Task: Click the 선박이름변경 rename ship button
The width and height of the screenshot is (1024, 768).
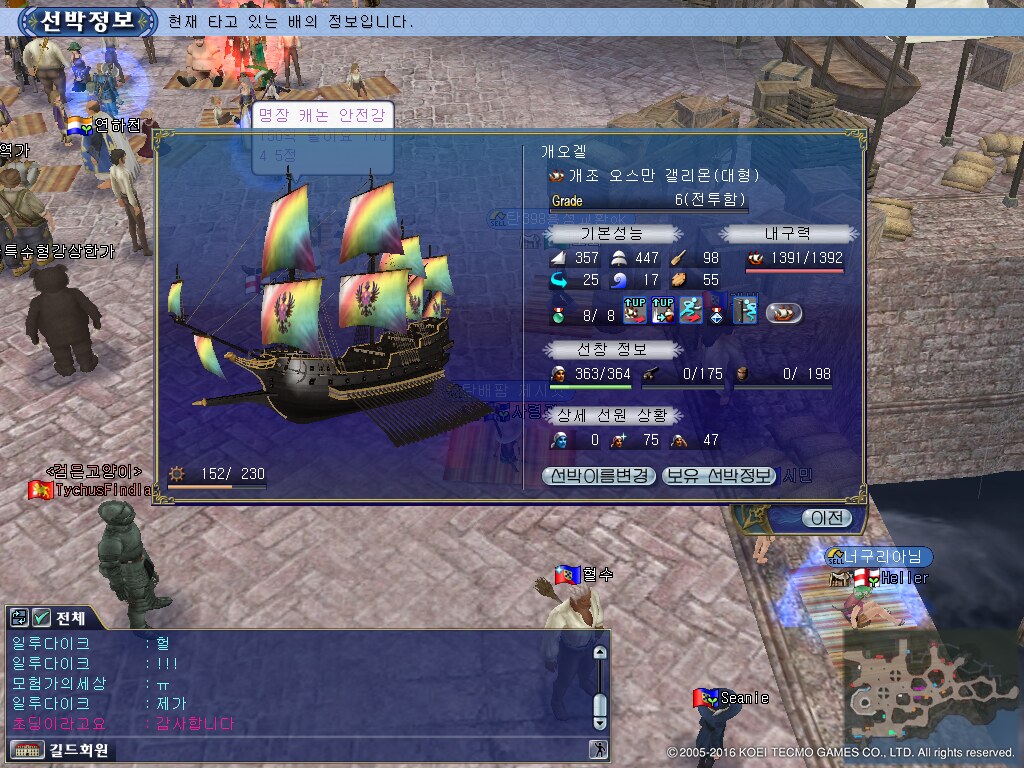Action: coord(599,476)
